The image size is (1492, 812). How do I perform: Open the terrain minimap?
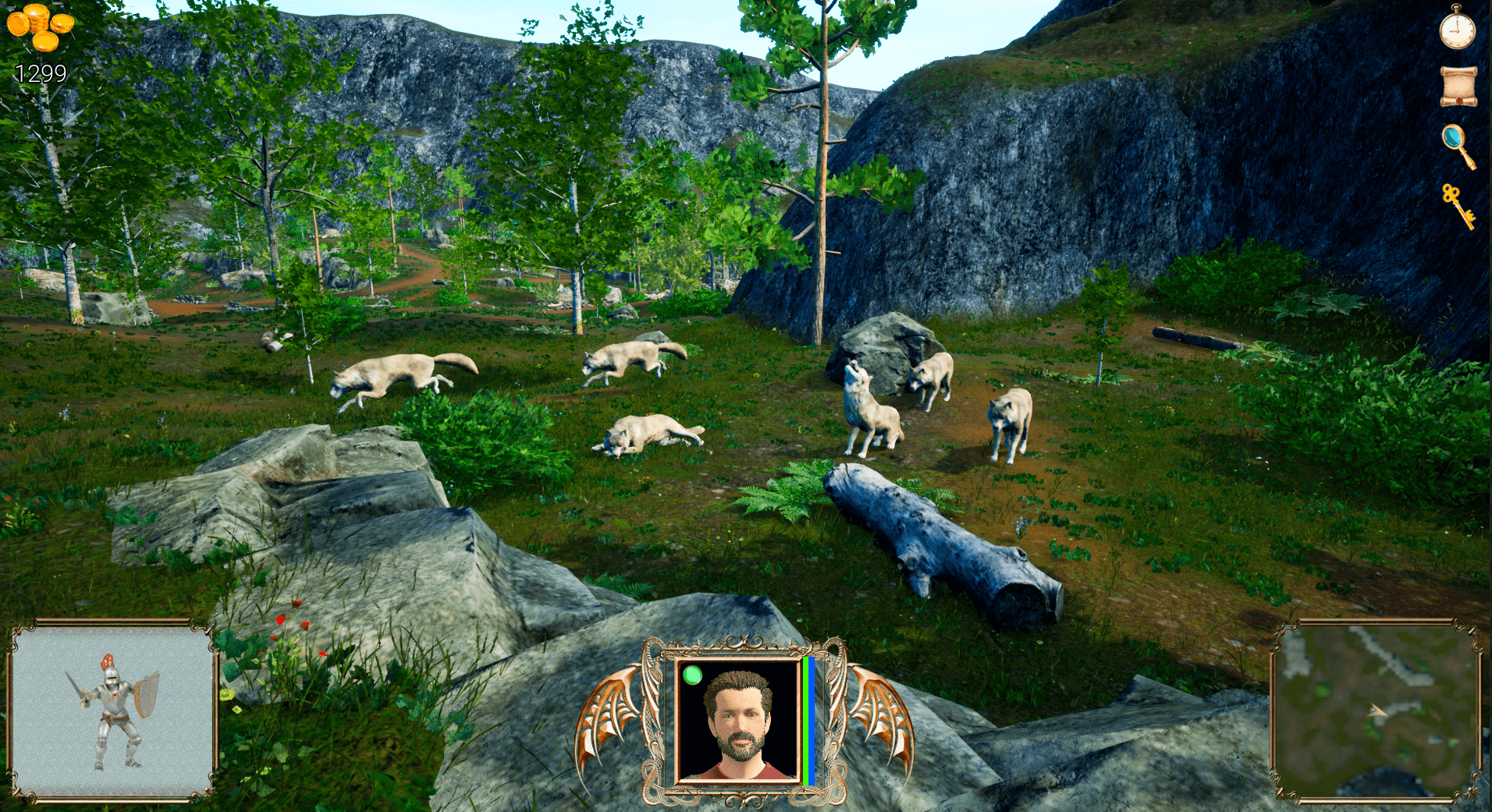[x=1377, y=711]
